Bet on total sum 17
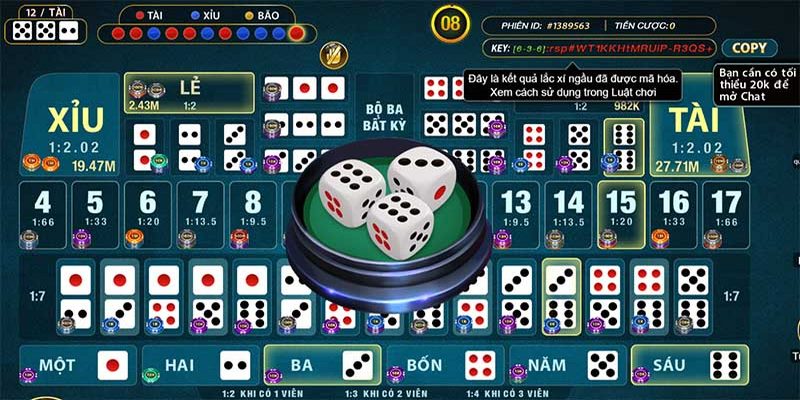This screenshot has width=800, height=400. 725,212
